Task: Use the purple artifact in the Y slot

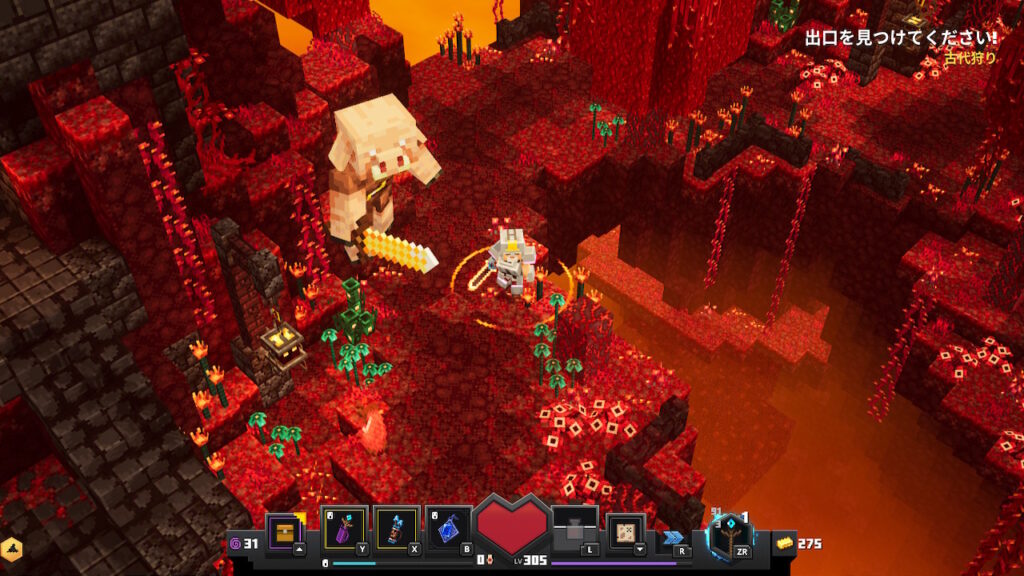Action: tap(343, 528)
